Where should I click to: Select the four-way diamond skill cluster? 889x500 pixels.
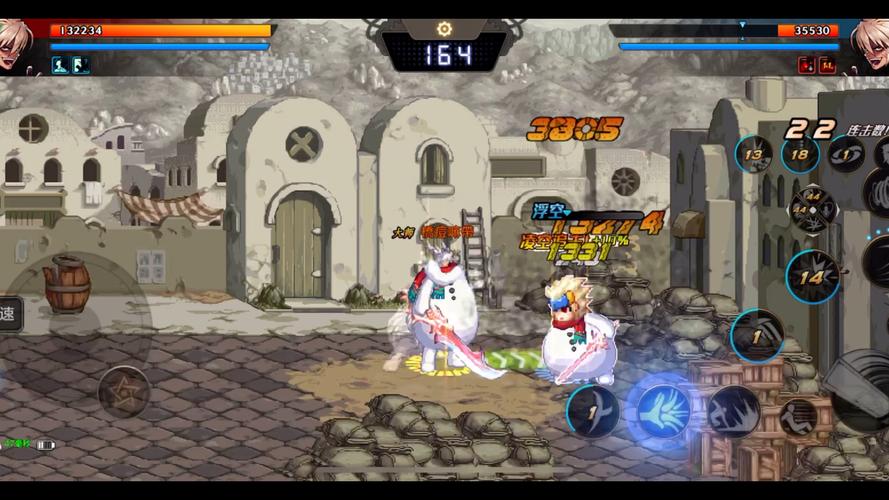click(x=813, y=209)
